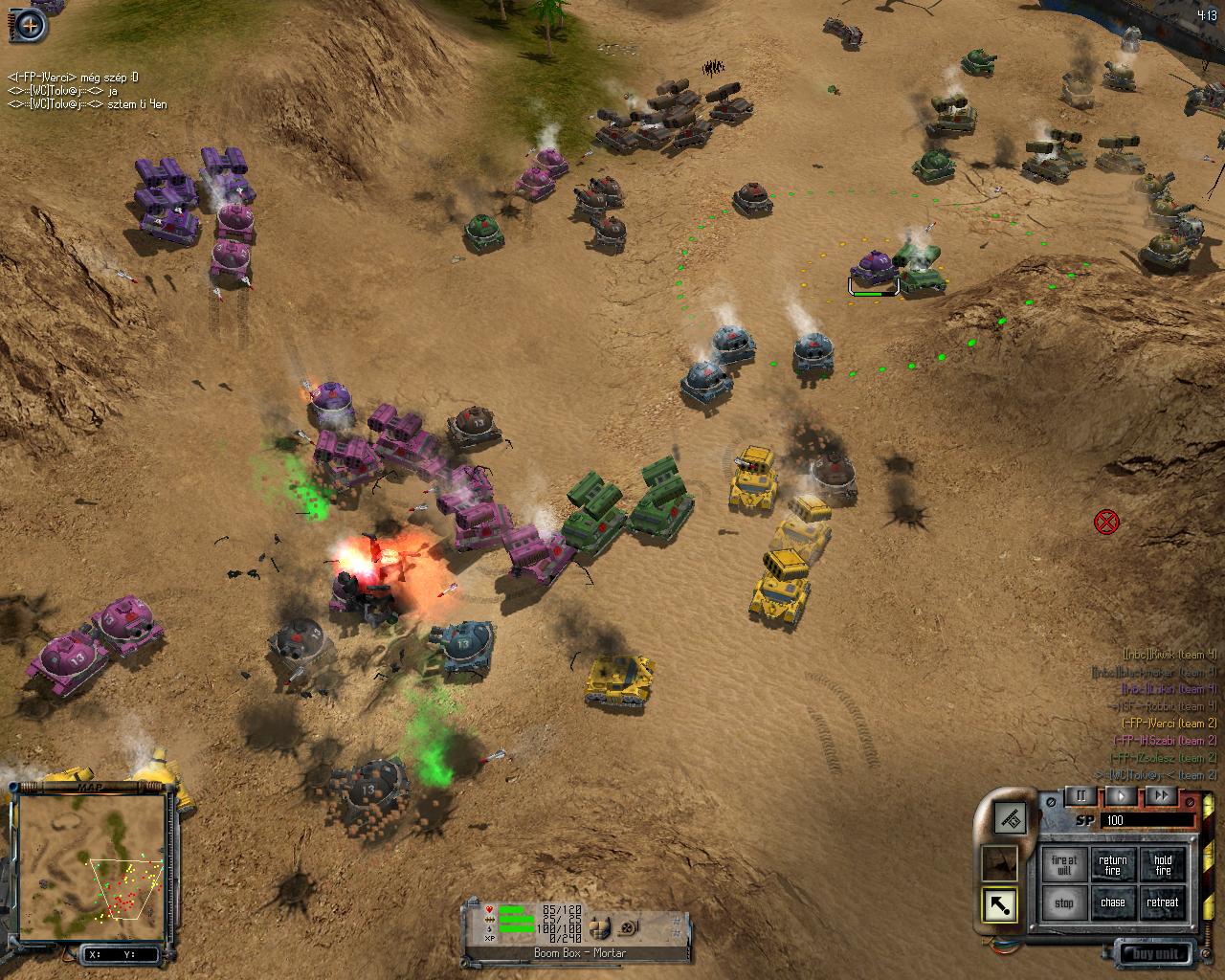Pause the game speed
Screen dimensions: 1225x980
1081,795
